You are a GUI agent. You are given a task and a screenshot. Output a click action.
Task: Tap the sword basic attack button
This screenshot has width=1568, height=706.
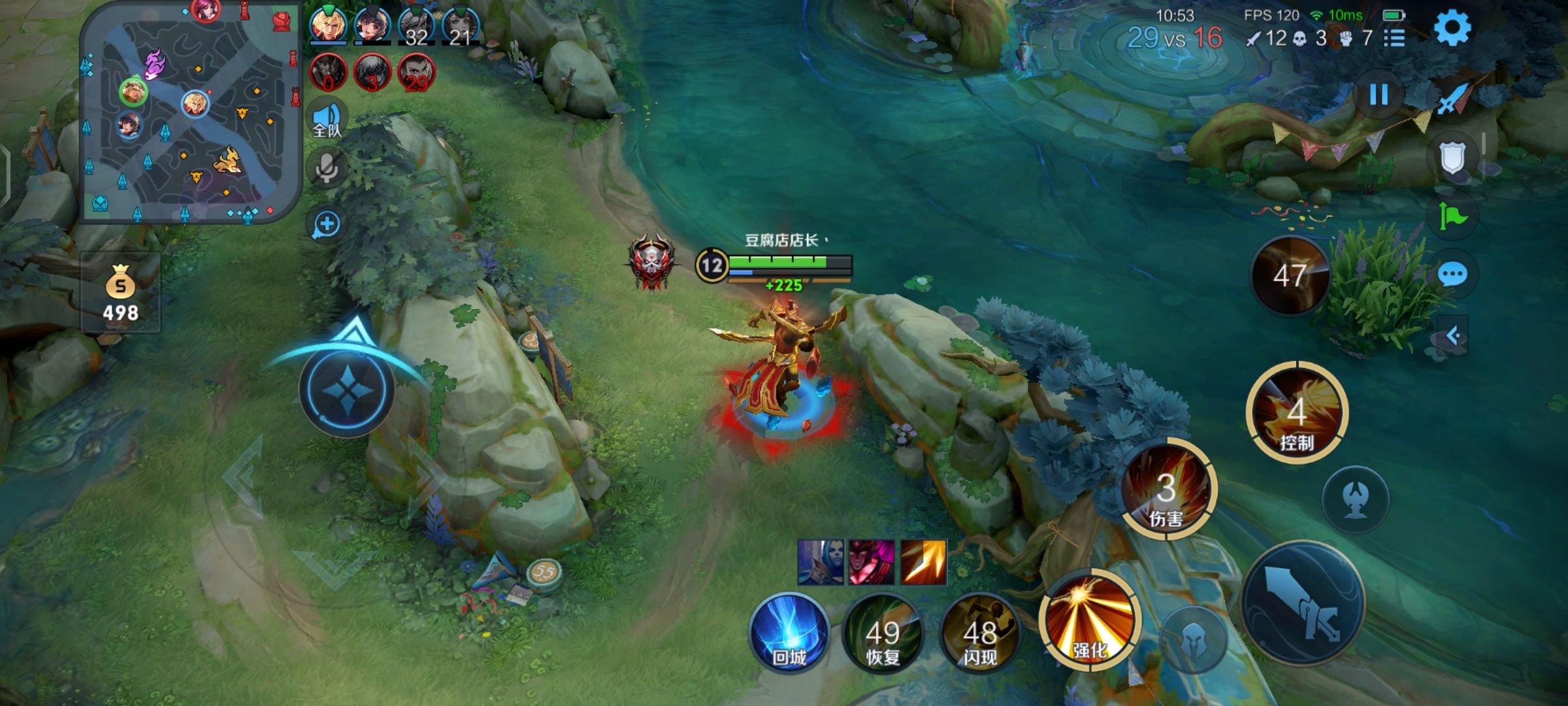(1302, 603)
